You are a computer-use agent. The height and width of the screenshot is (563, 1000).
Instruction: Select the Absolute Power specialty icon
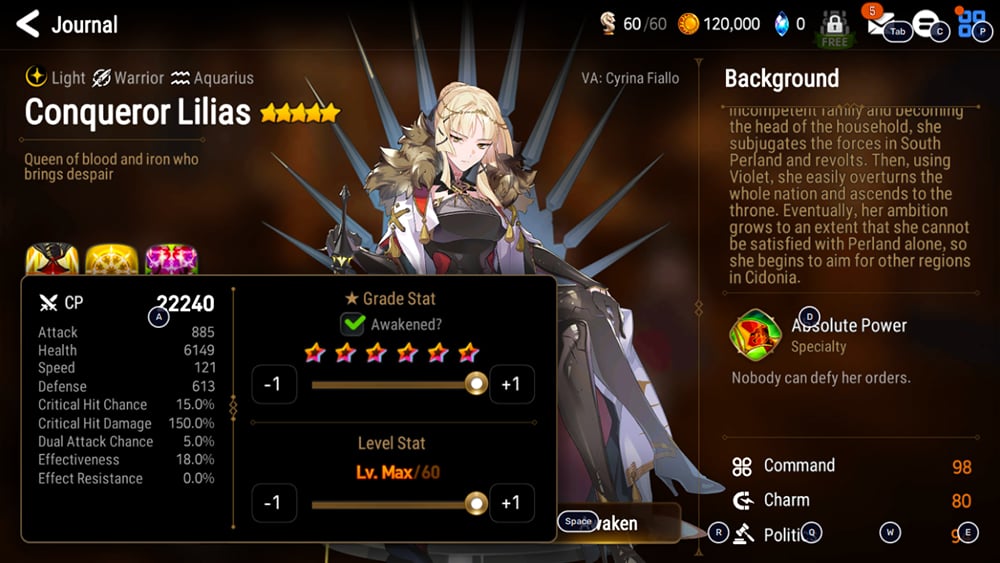[x=756, y=335]
